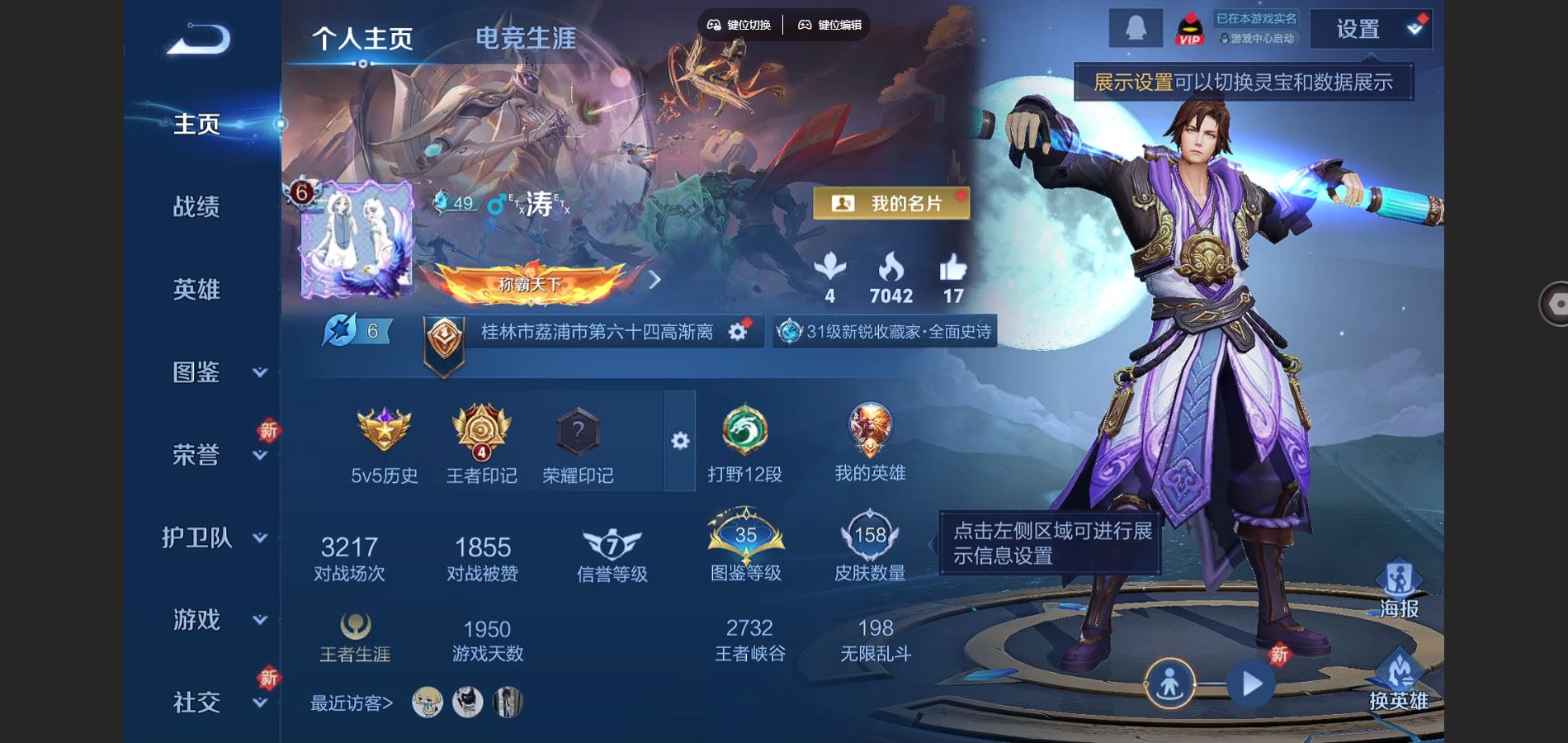1568x743 pixels.
Task: Play the hero animation preview
Action: pos(1251,684)
